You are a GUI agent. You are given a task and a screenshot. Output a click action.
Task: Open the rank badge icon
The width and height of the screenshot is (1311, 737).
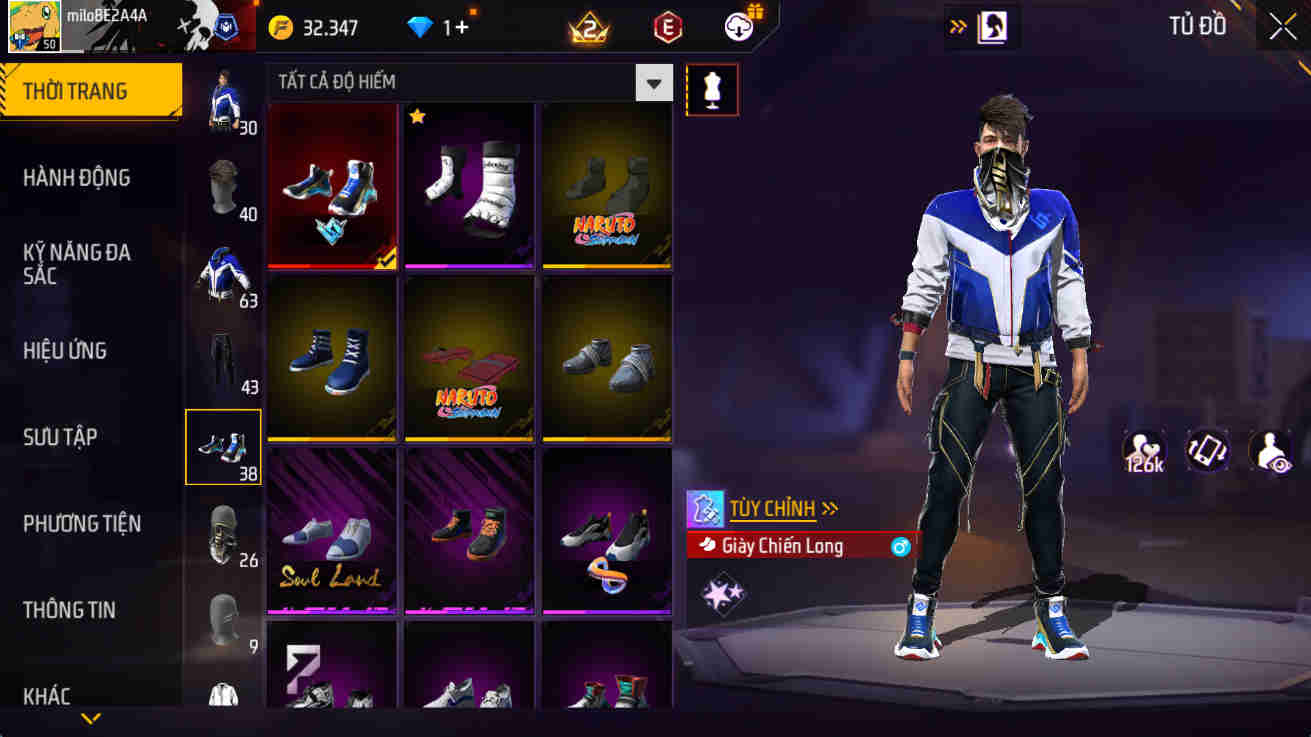(x=586, y=24)
